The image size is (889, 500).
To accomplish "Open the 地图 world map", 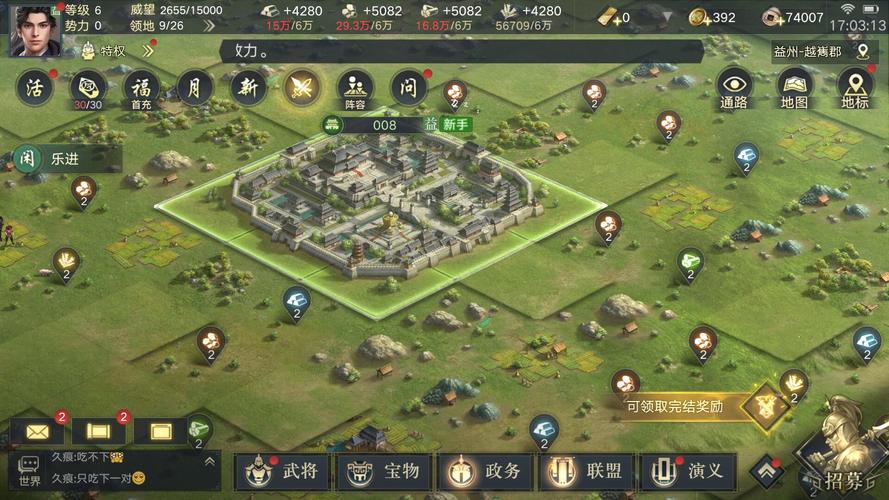I will tap(794, 88).
